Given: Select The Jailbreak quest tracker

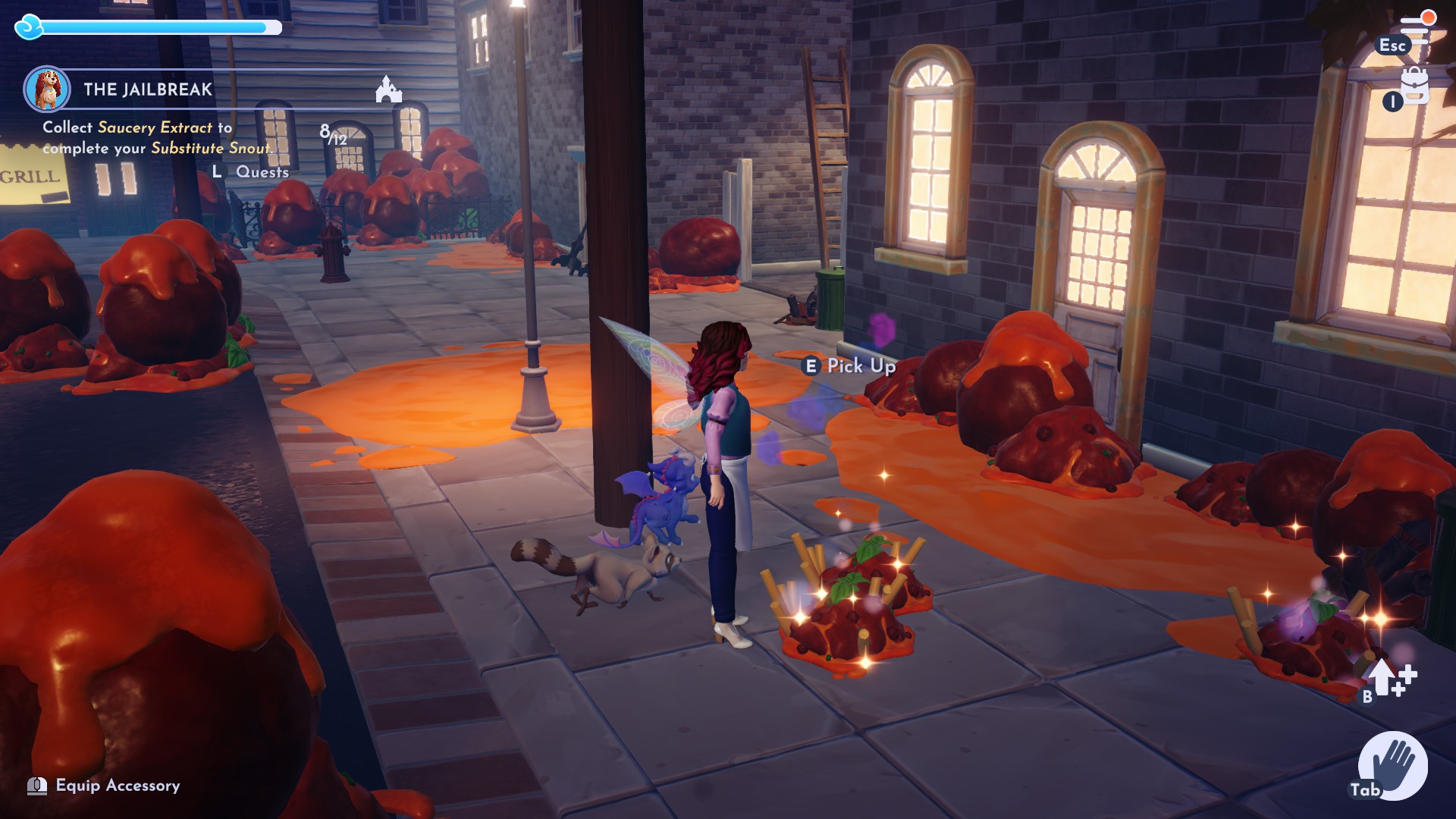Looking at the screenshot, I should pyautogui.click(x=148, y=89).
